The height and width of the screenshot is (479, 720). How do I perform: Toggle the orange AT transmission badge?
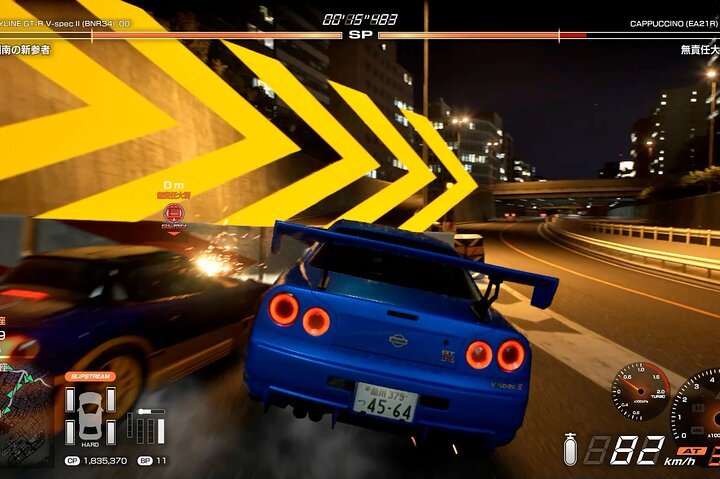(x=692, y=451)
